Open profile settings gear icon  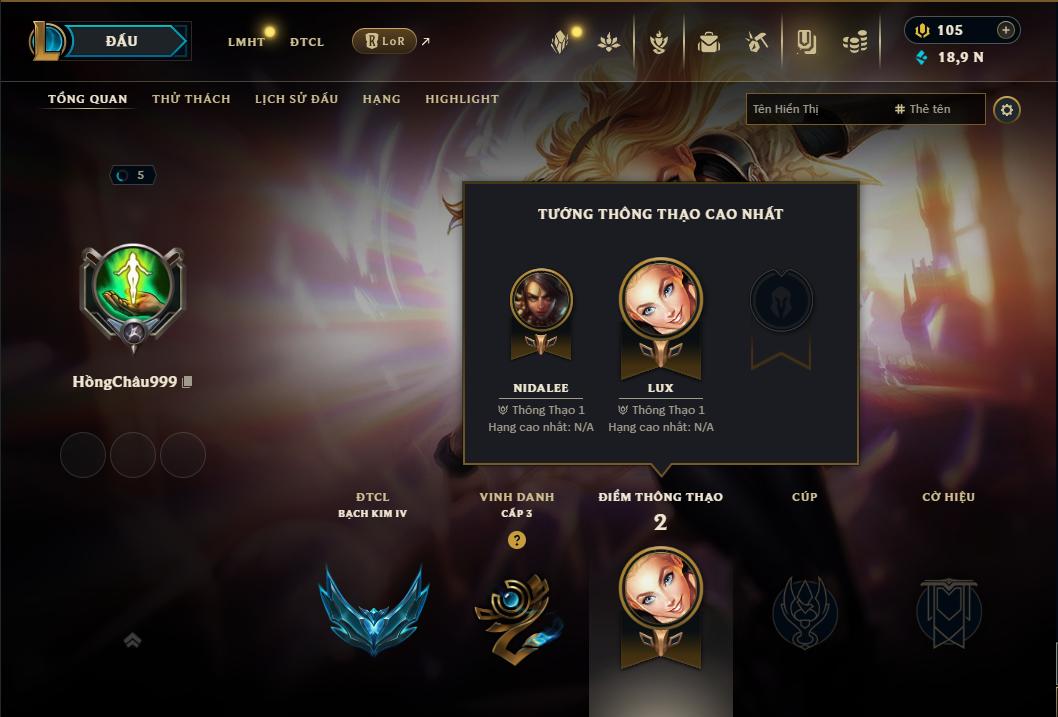click(x=1007, y=110)
